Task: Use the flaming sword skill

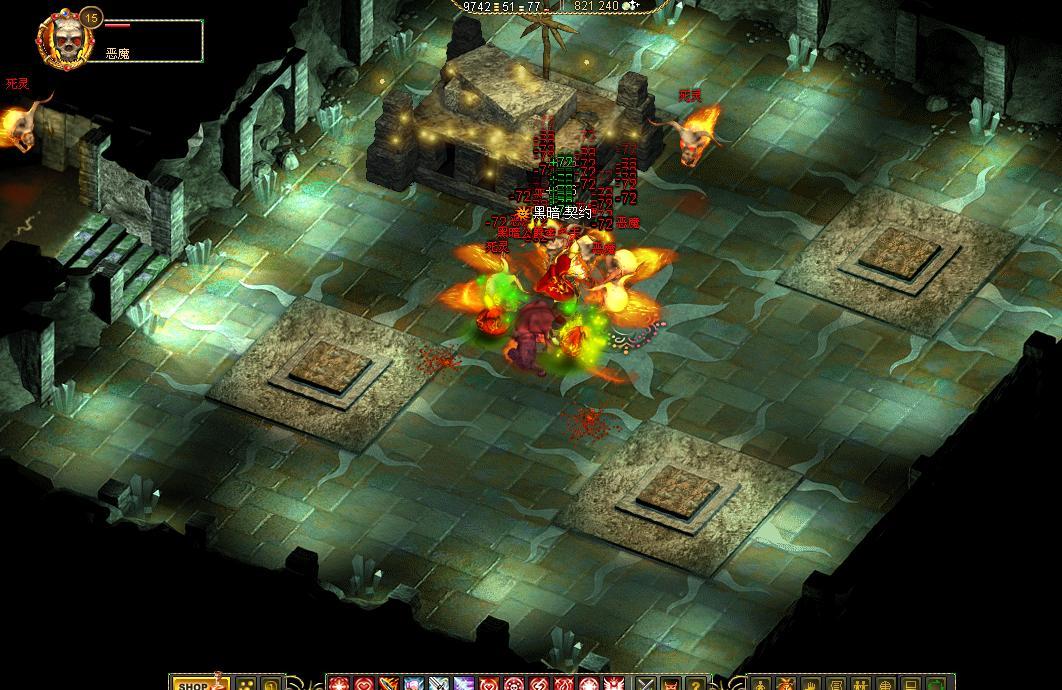Action: 388,685
